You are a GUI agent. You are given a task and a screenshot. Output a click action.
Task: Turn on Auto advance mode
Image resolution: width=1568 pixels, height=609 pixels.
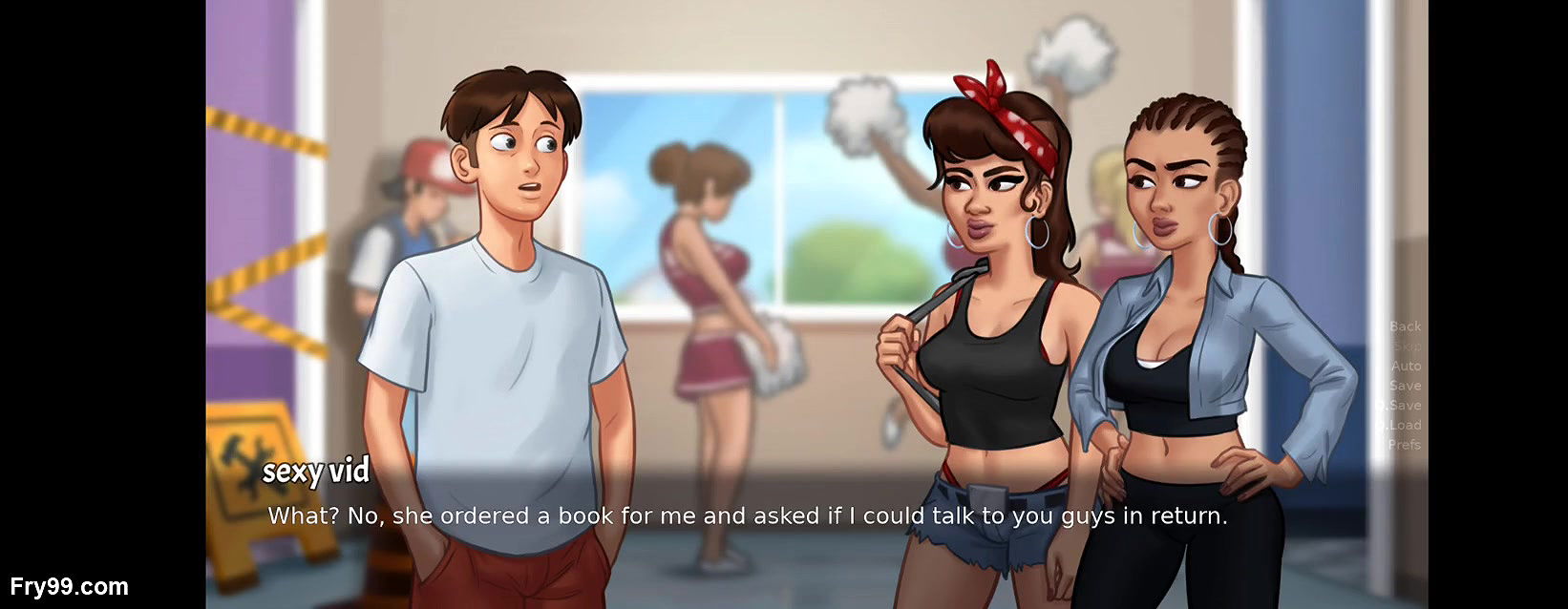1406,366
